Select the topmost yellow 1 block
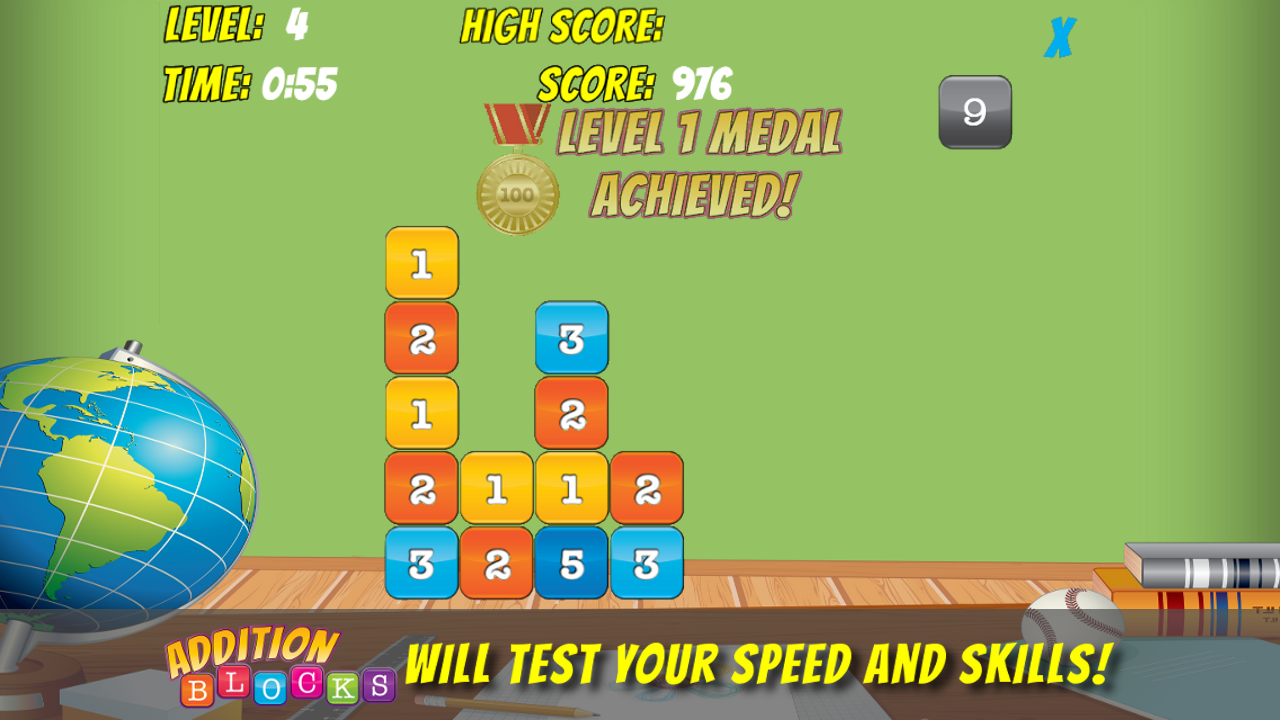 point(420,265)
